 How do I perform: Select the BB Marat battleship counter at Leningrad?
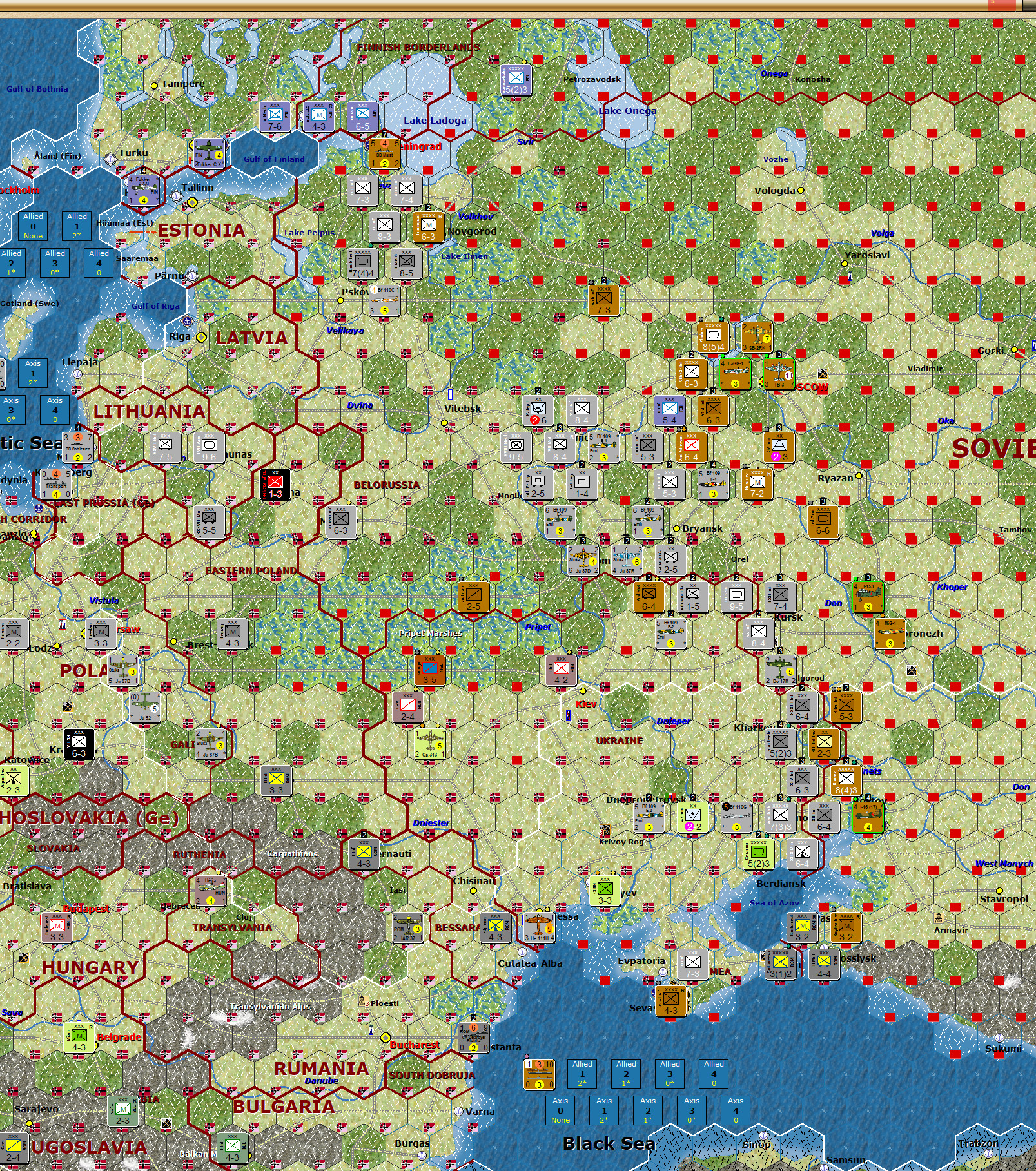(x=385, y=153)
